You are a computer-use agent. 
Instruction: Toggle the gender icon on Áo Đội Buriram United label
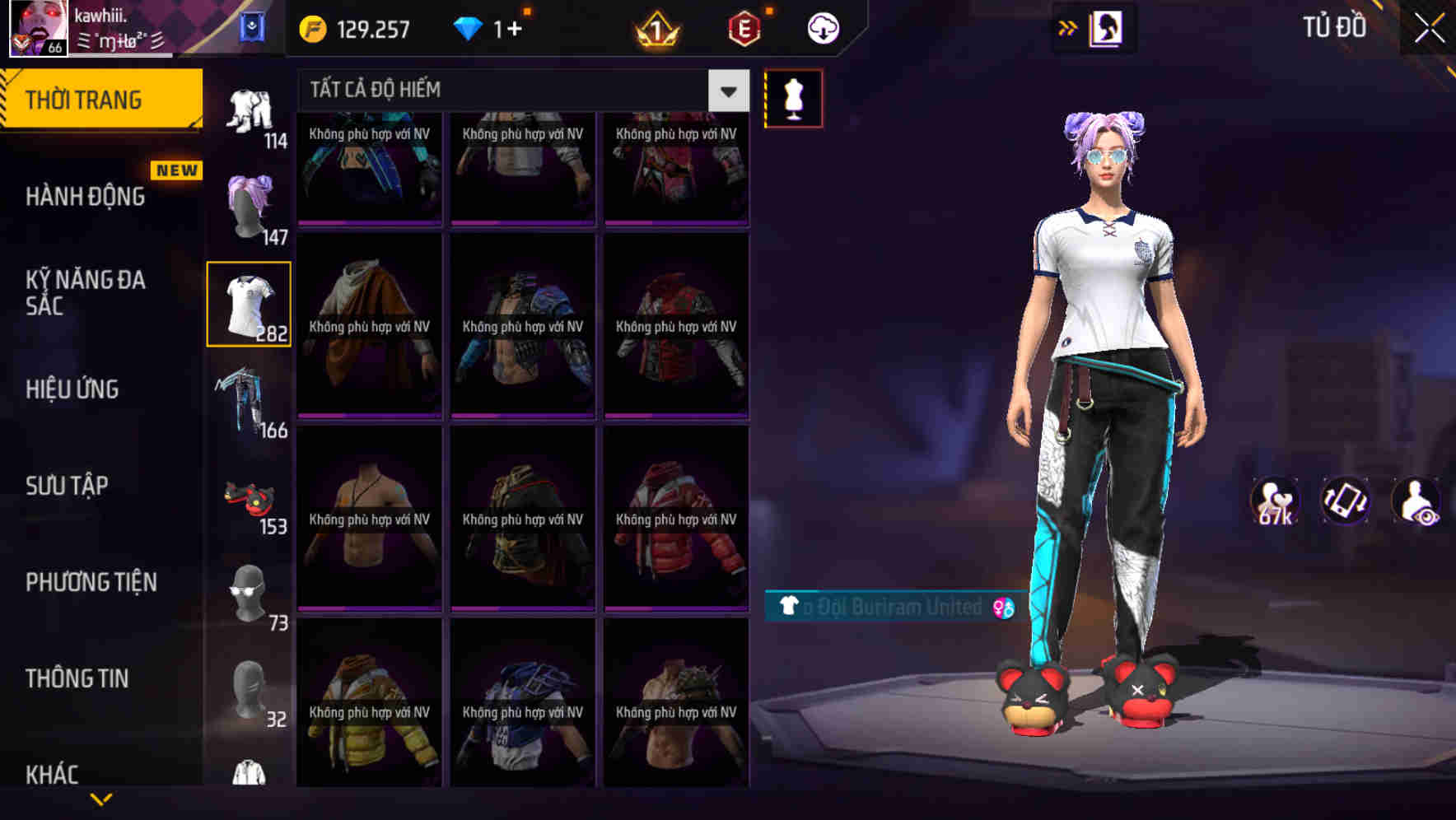pyautogui.click(x=1001, y=609)
